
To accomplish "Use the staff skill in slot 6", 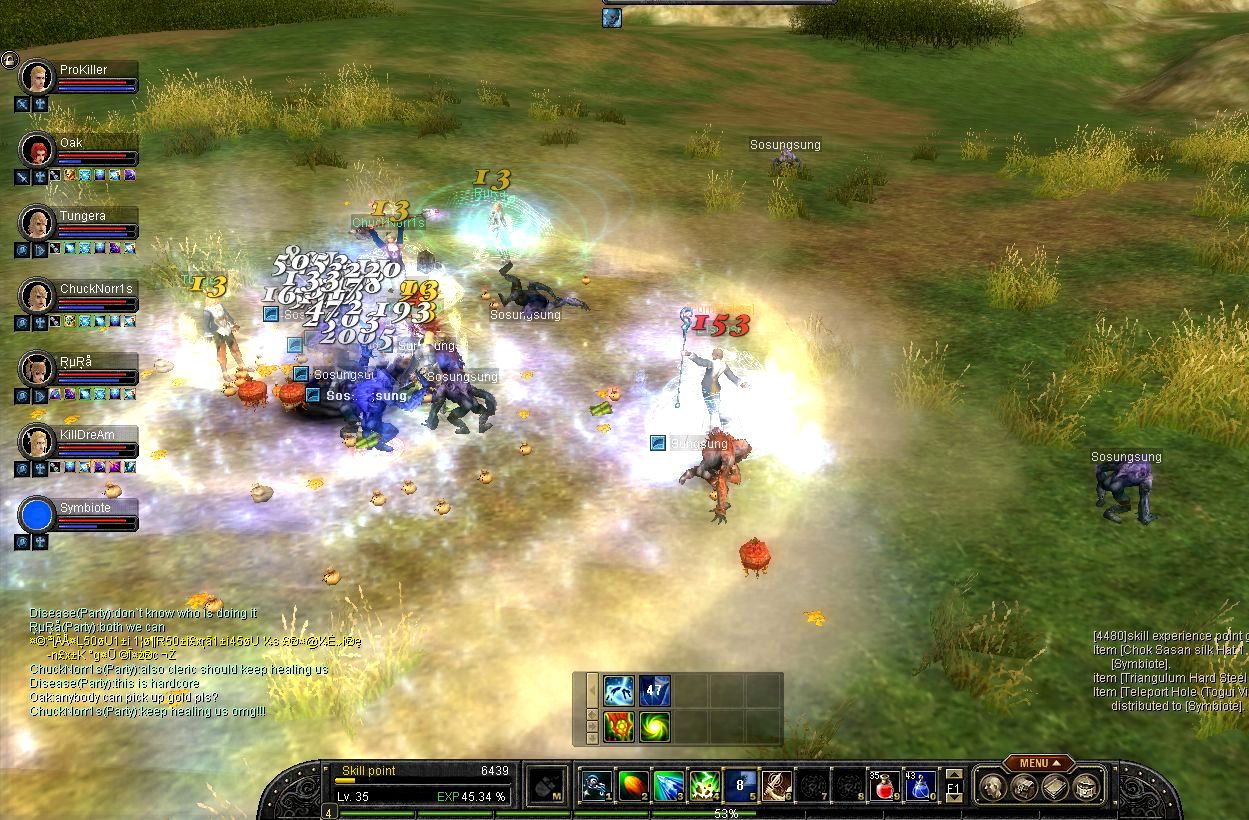I will (777, 785).
